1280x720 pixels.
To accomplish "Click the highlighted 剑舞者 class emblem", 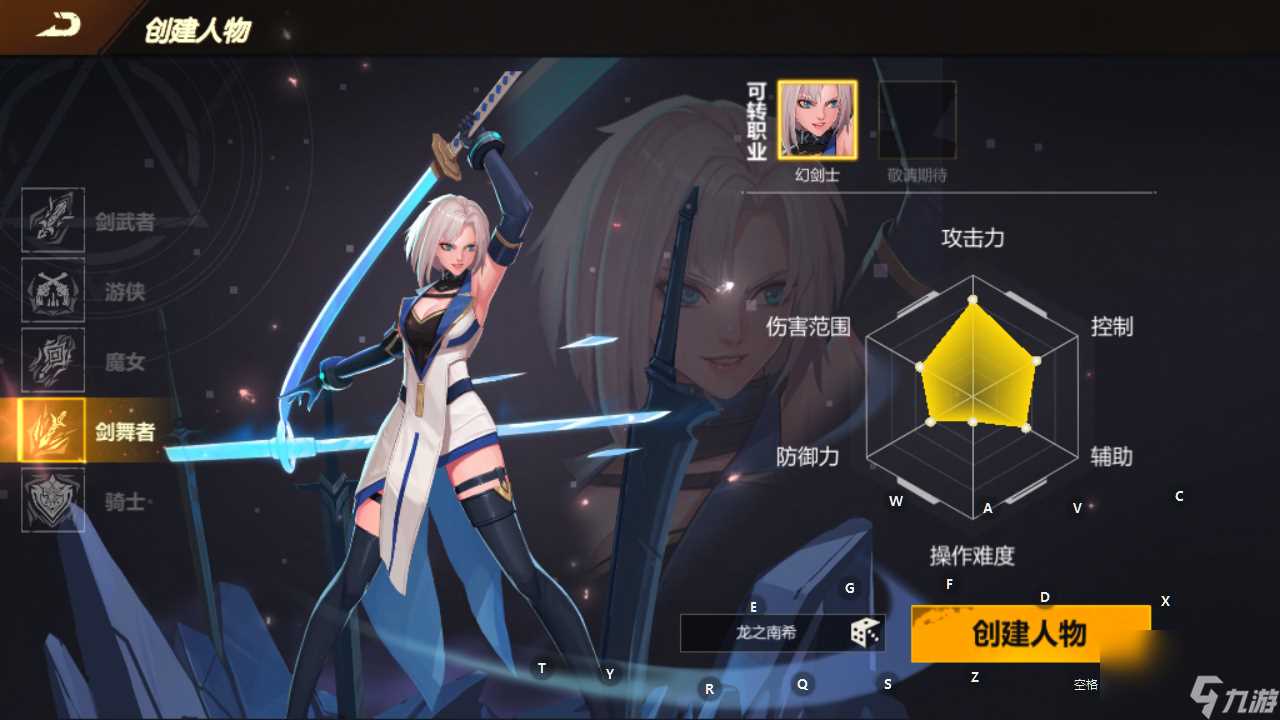I will pos(51,432).
